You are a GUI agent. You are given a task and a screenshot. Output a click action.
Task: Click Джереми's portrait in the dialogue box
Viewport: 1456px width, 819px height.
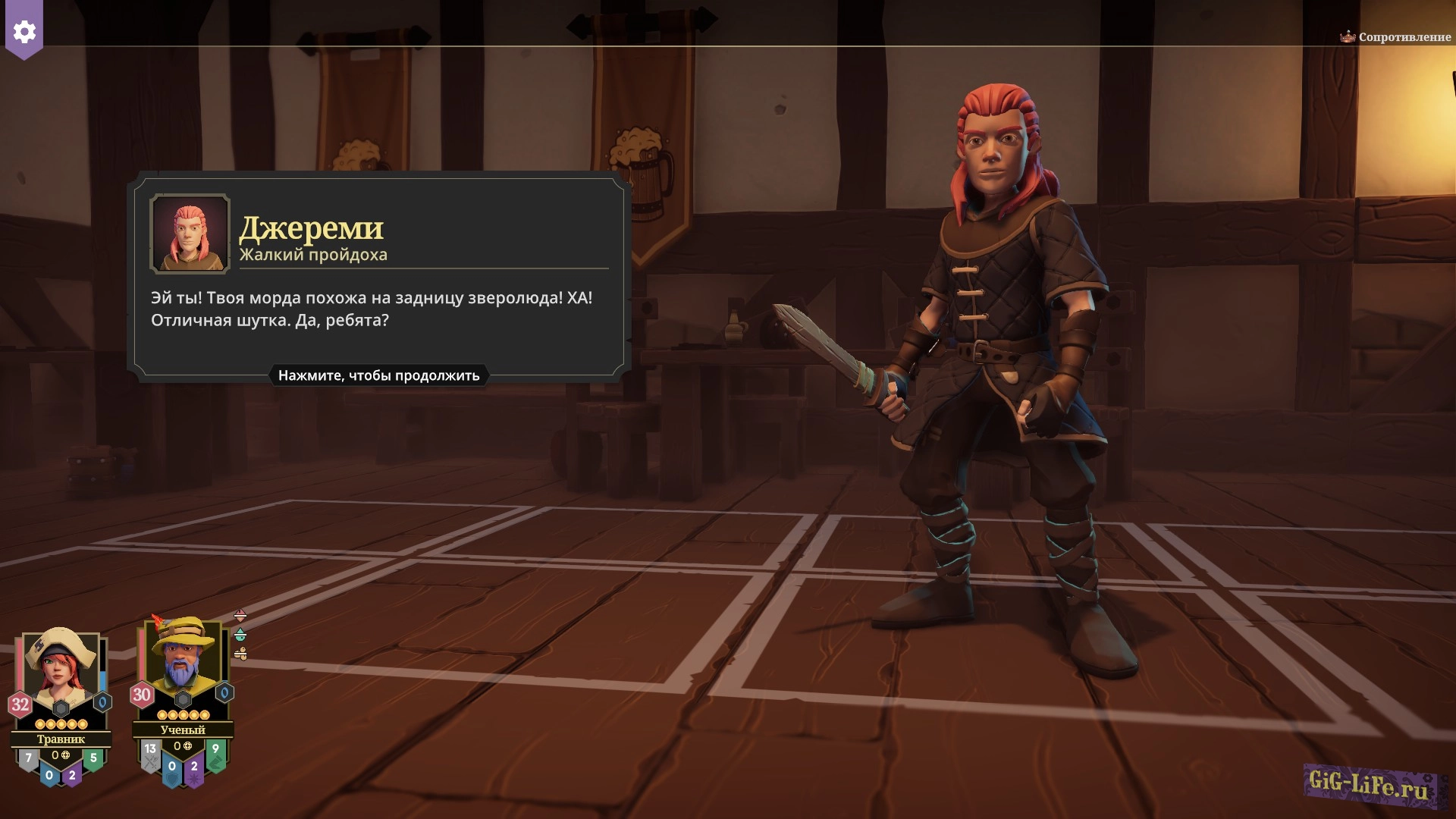pyautogui.click(x=190, y=233)
